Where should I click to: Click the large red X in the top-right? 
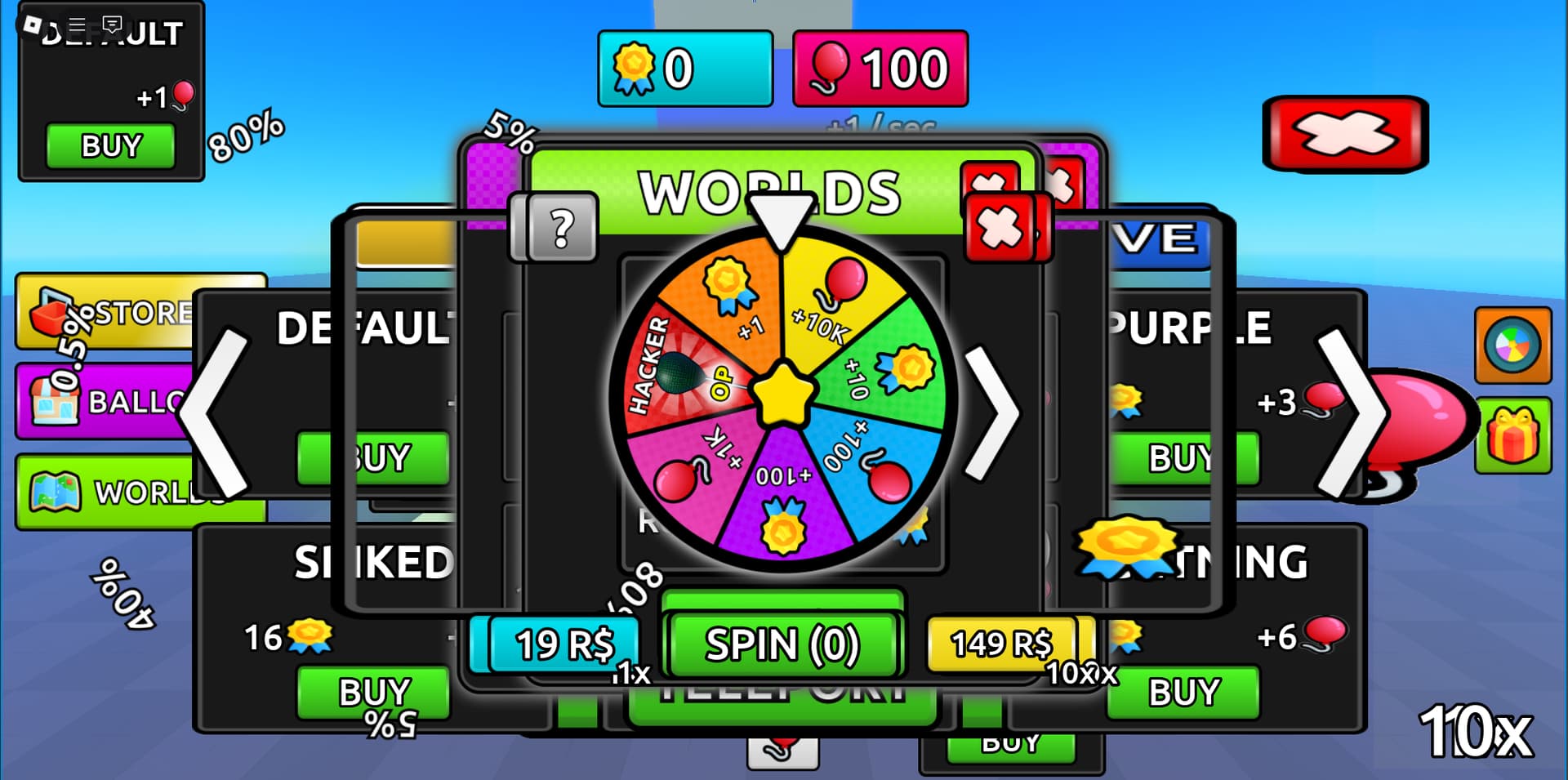click(1344, 133)
